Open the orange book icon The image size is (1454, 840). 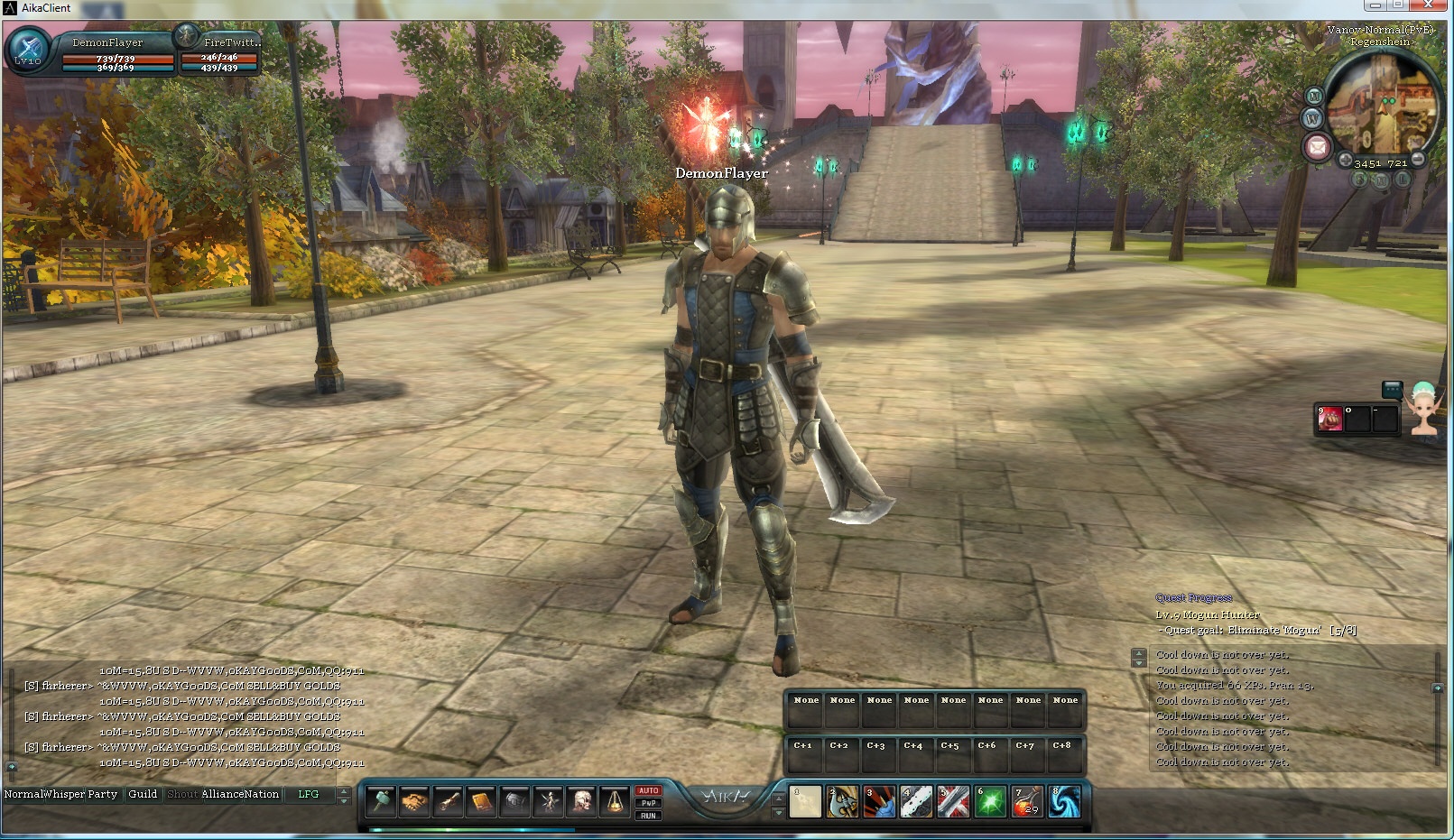click(481, 801)
